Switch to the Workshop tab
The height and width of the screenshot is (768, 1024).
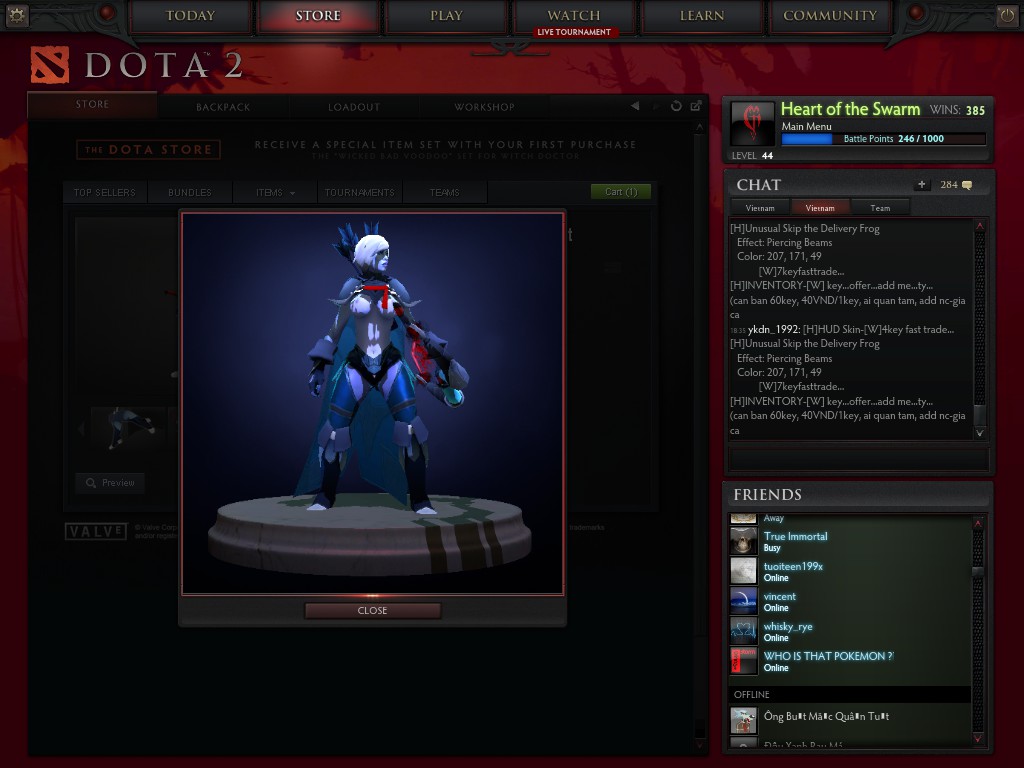point(484,107)
